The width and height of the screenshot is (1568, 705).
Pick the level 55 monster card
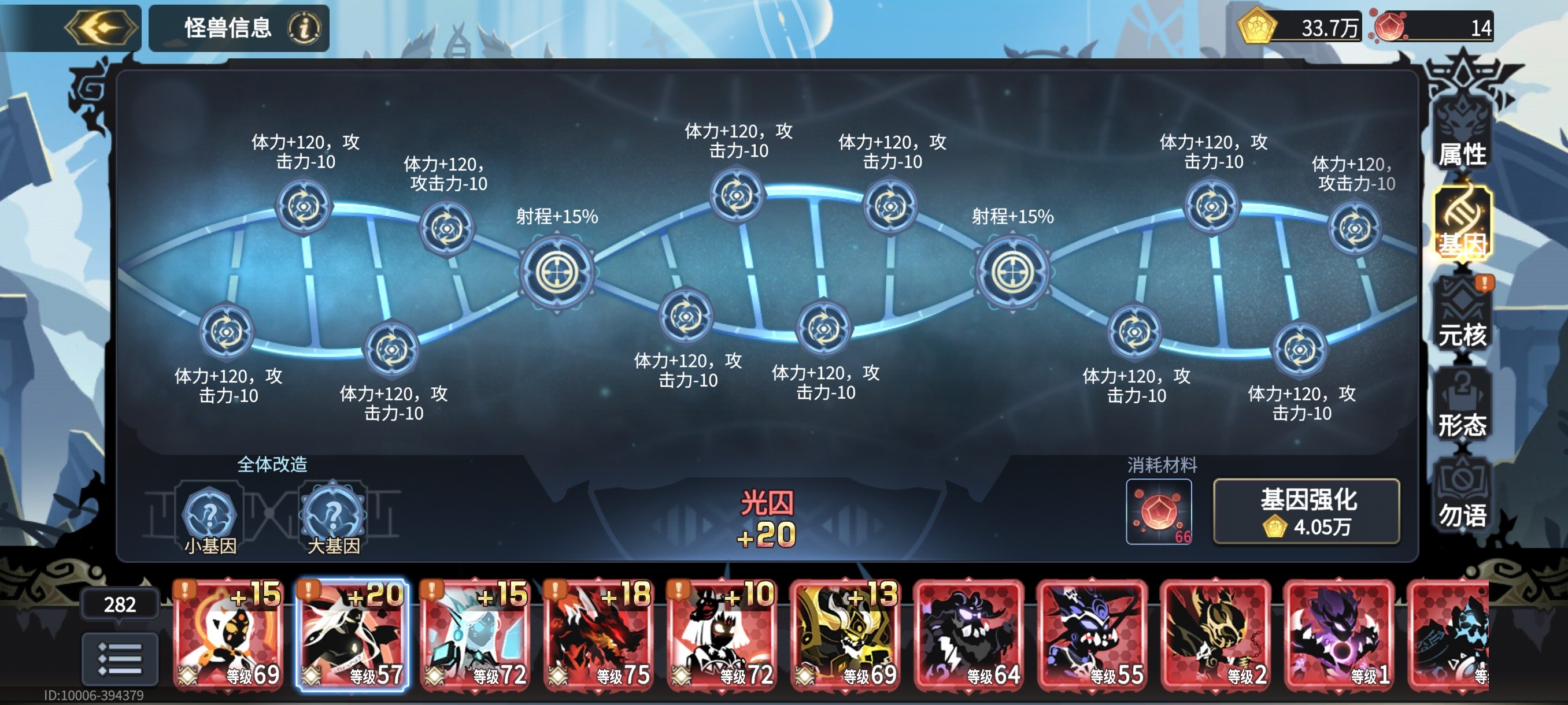pos(1092,635)
